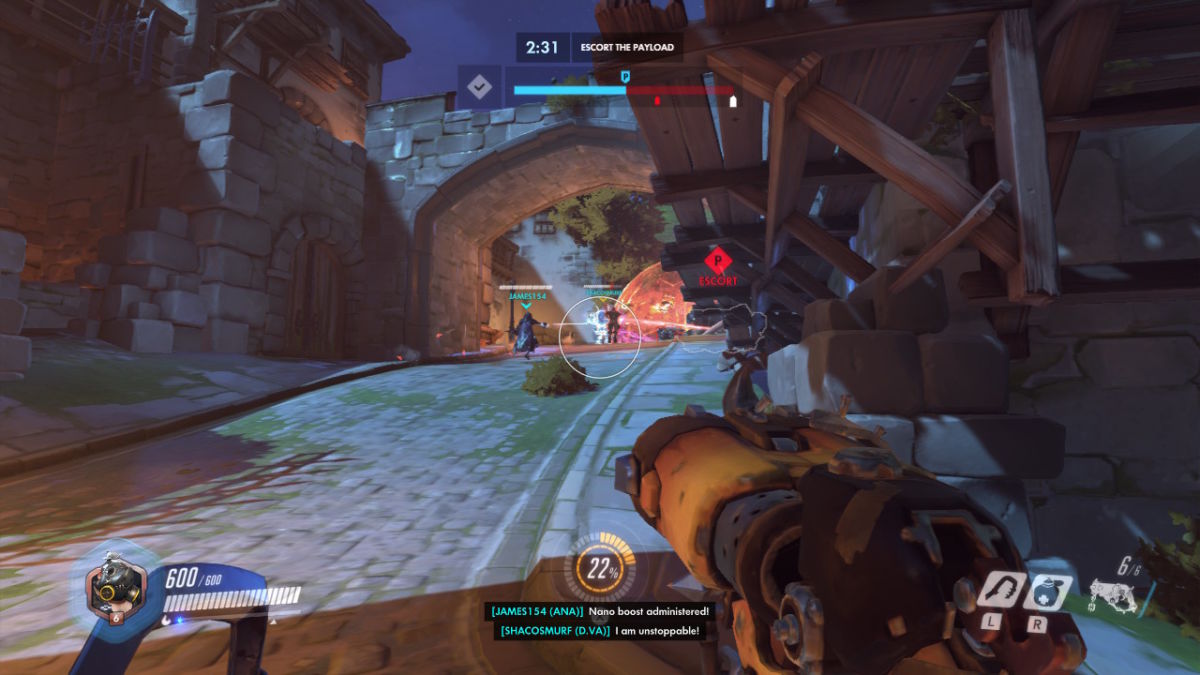The width and height of the screenshot is (1200, 675).
Task: Click the SHACOSMURF D.Va chat message
Action: [x=598, y=630]
